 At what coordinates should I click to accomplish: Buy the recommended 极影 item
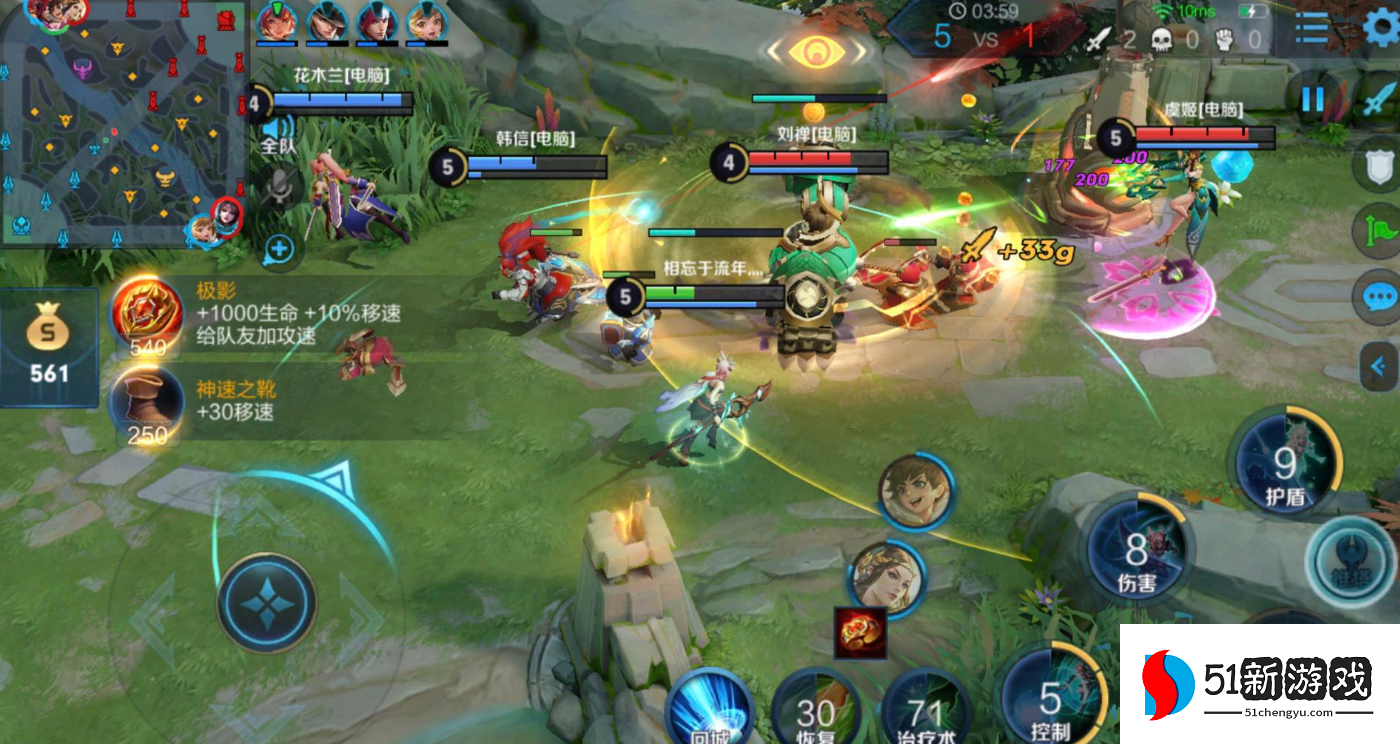tap(148, 315)
